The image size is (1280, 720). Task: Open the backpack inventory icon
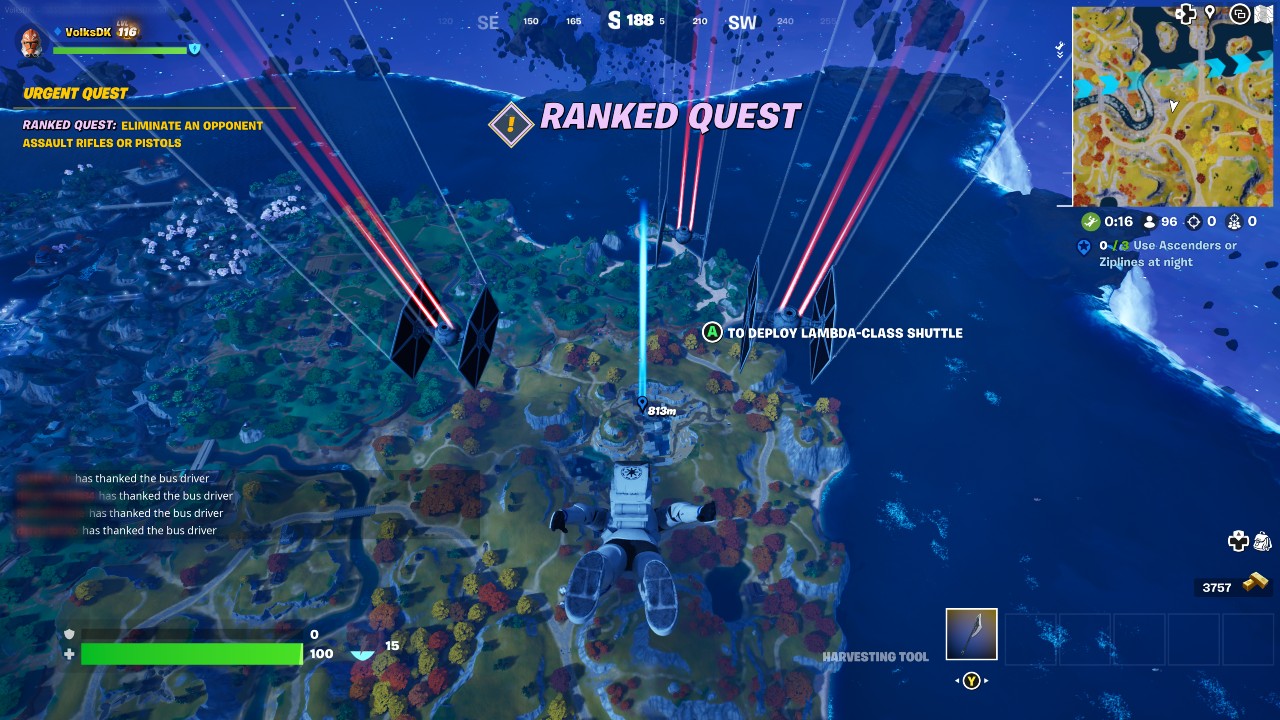[1263, 540]
